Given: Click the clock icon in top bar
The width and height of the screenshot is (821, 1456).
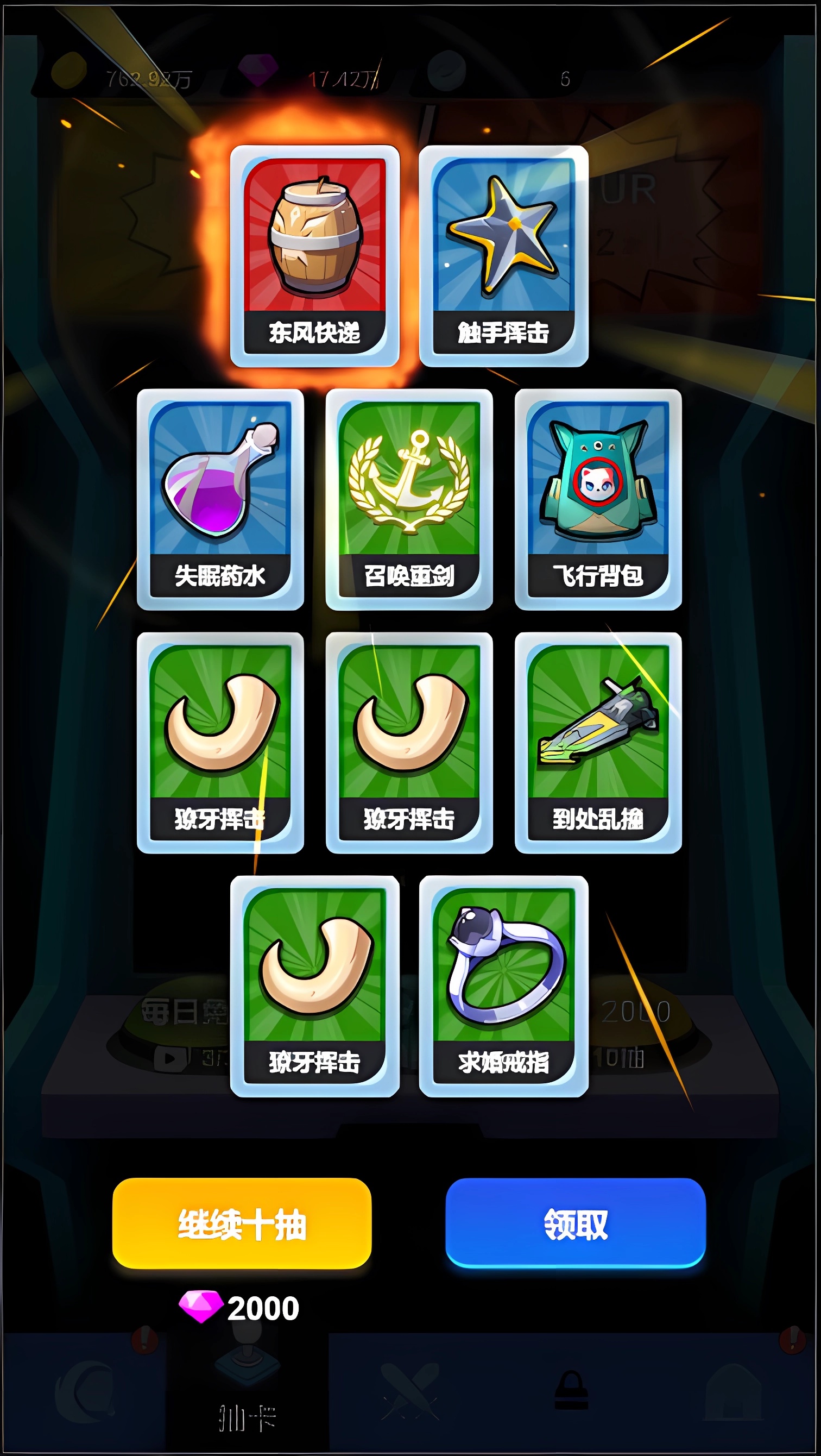Looking at the screenshot, I should point(447,72).
